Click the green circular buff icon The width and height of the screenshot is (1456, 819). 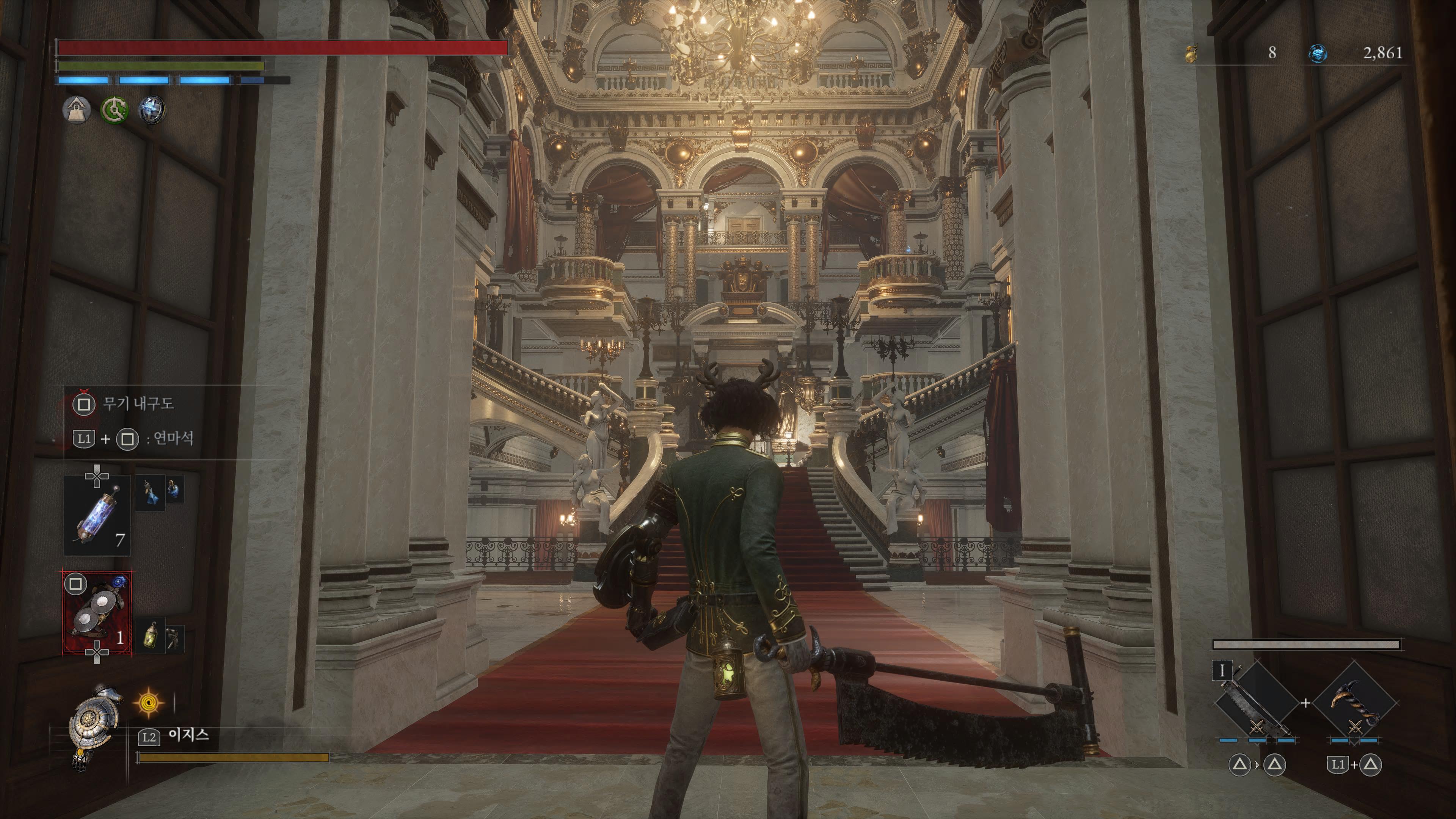[114, 110]
